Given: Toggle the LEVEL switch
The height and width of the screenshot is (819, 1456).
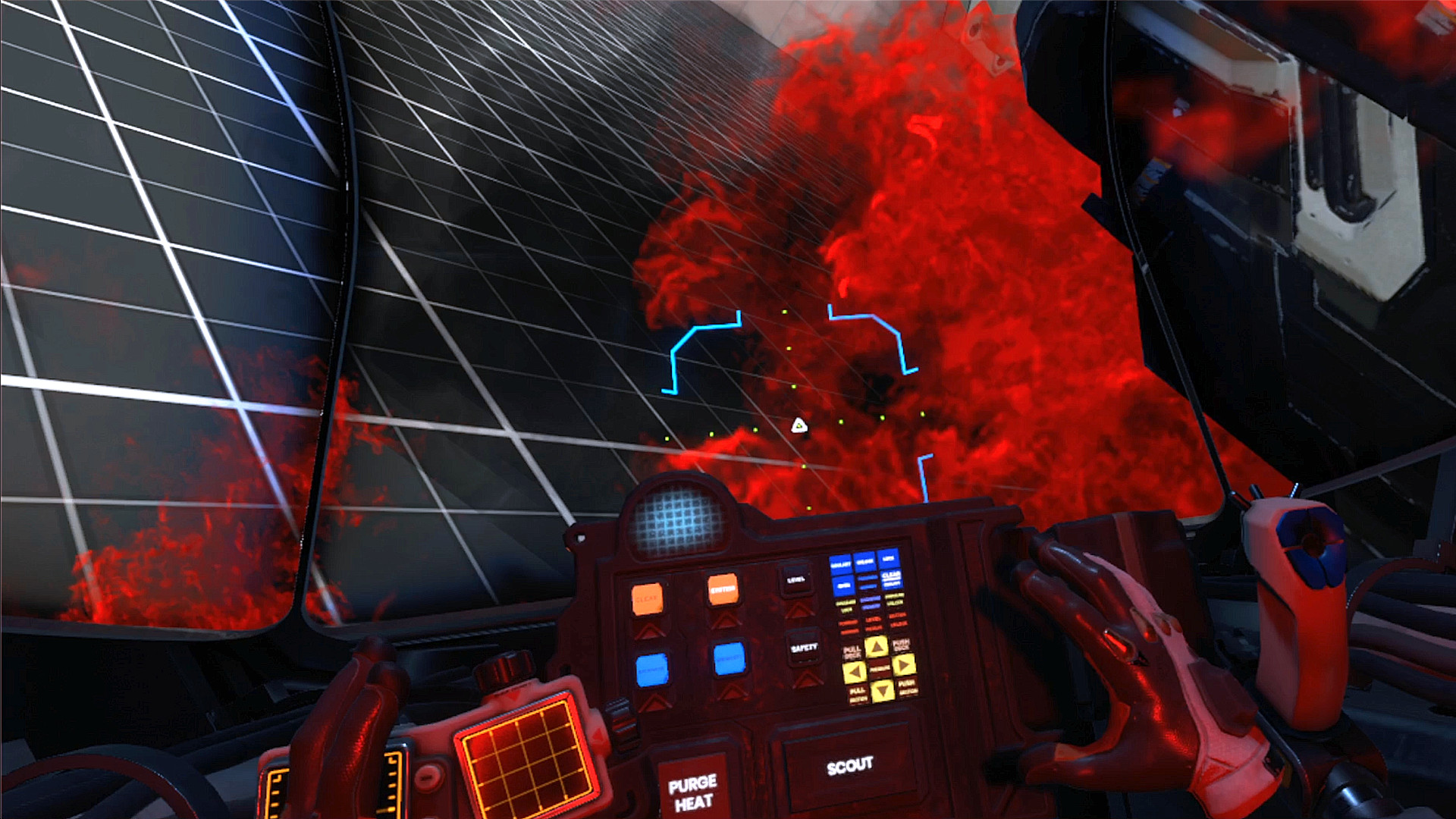Looking at the screenshot, I should click(x=796, y=580).
